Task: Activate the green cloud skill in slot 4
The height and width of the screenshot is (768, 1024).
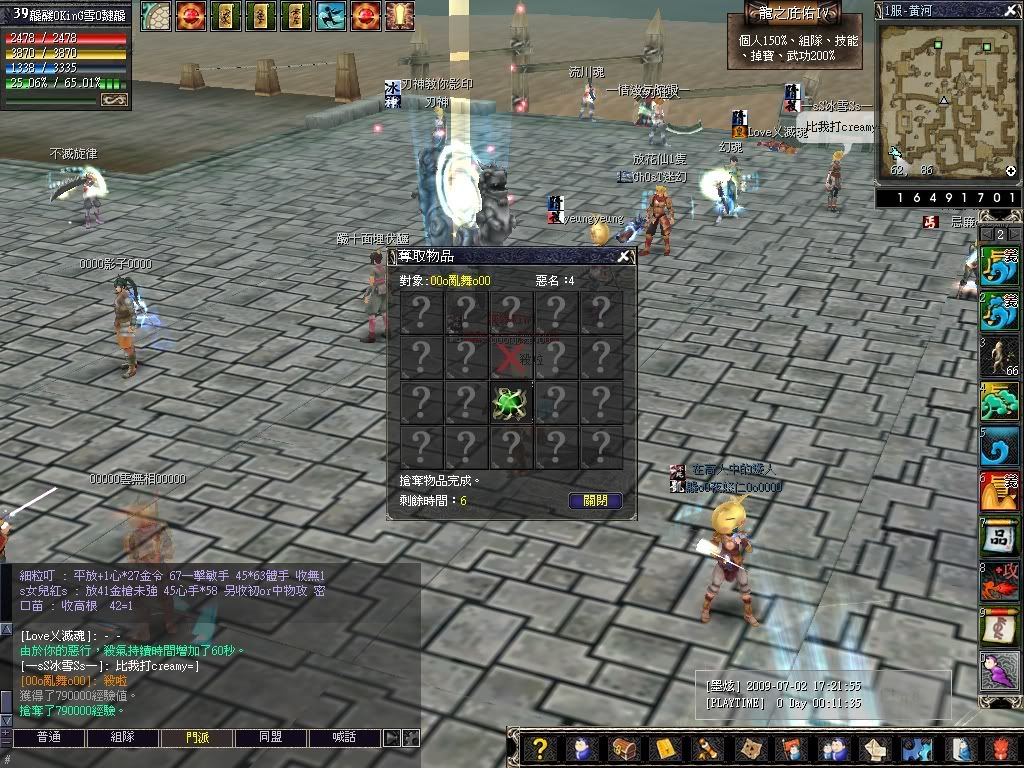Action: point(999,402)
